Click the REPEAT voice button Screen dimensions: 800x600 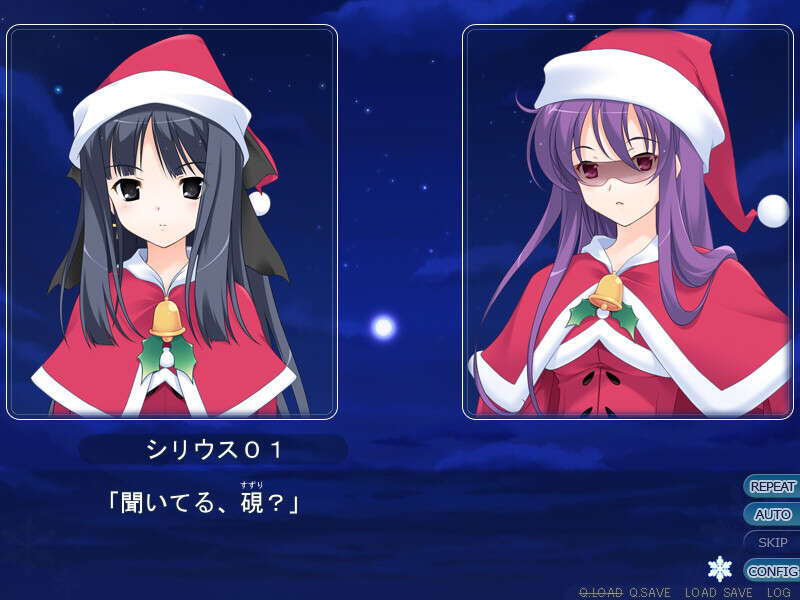click(772, 487)
